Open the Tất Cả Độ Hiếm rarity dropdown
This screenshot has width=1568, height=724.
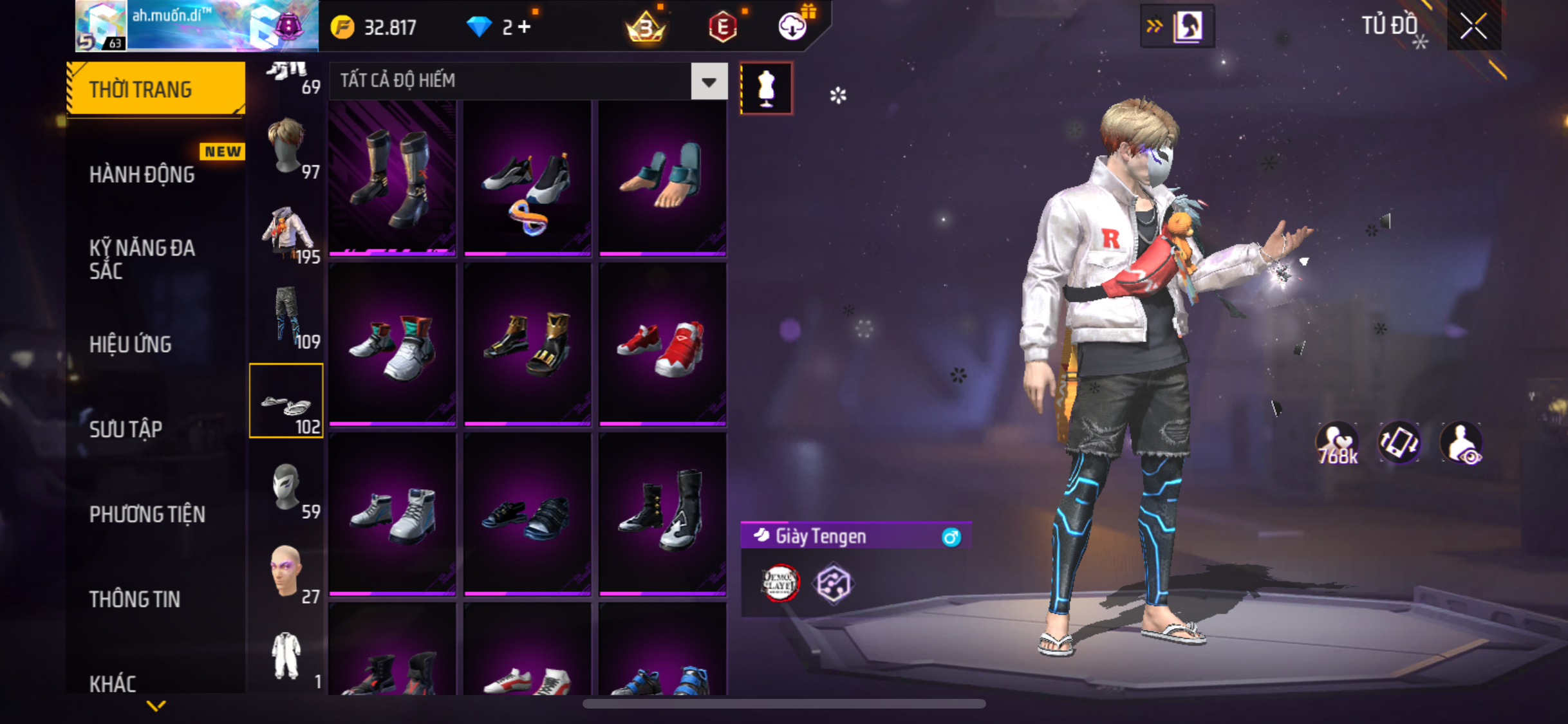709,82
